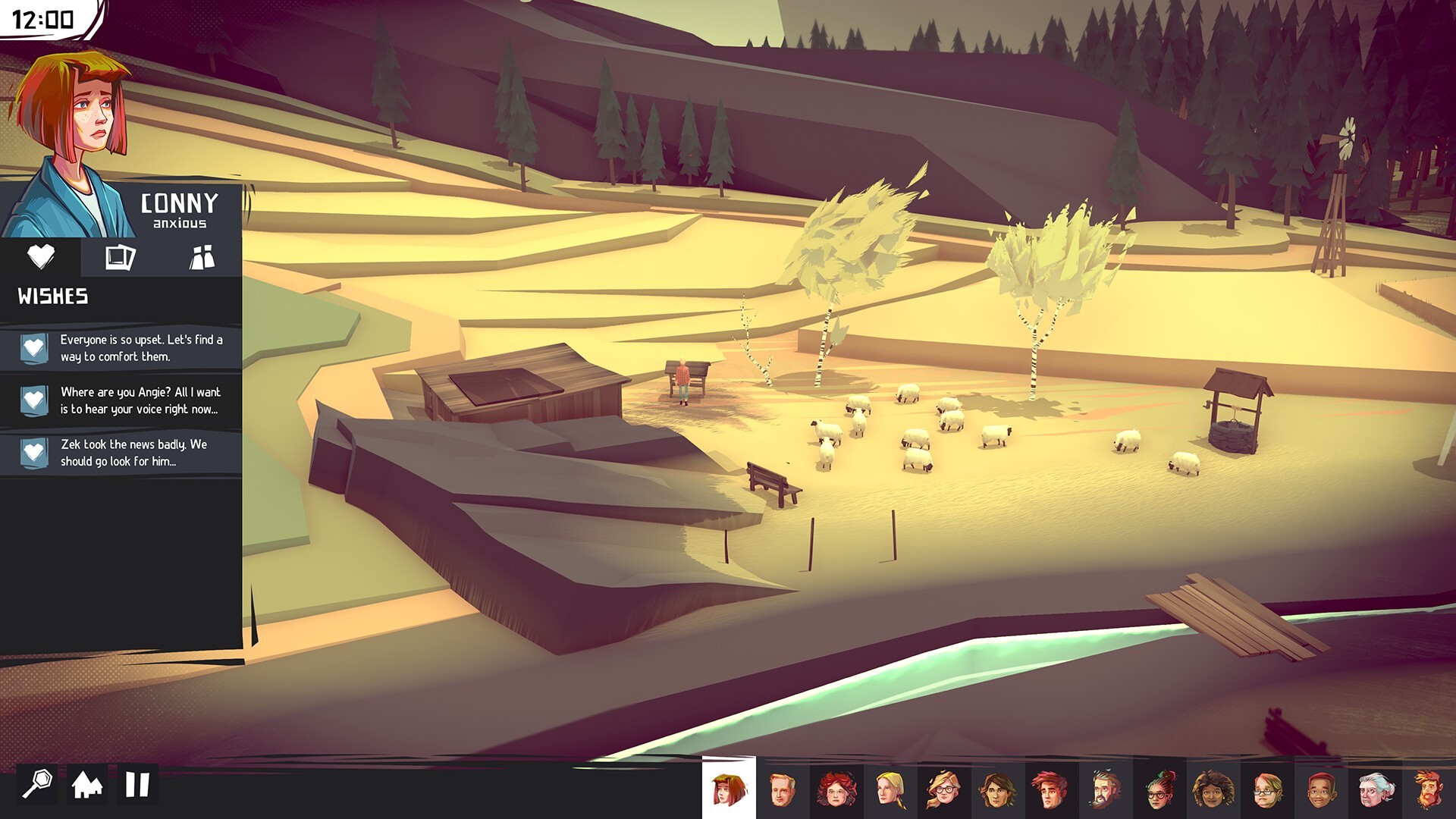Select the grey-bearded man portrait
The height and width of the screenshot is (819, 1456).
tap(1105, 789)
